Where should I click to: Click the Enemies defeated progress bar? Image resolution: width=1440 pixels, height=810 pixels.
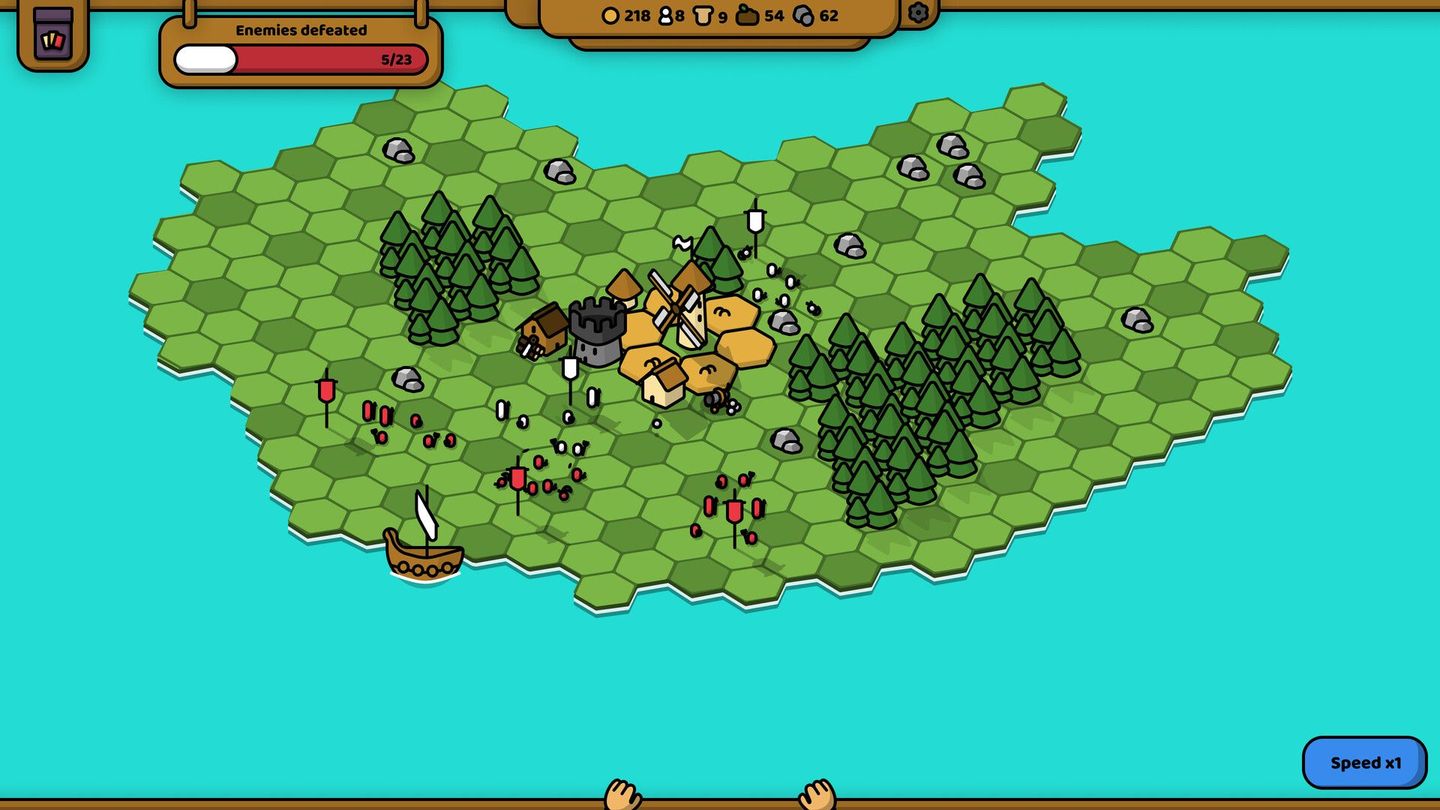coord(298,57)
